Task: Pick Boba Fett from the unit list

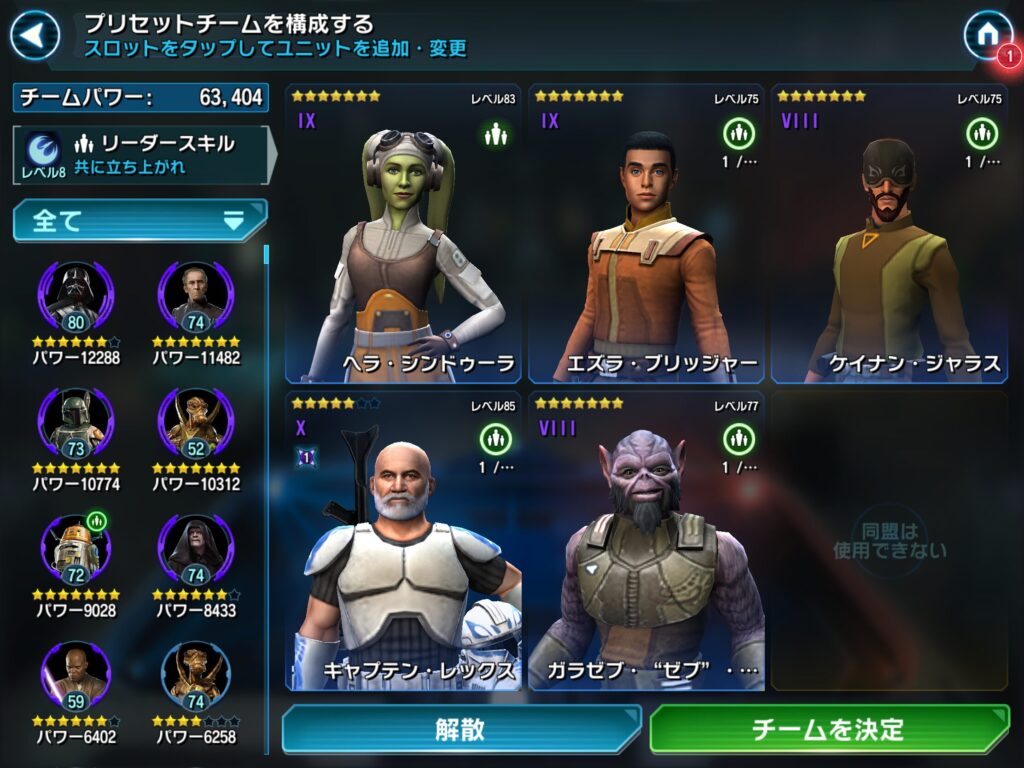Action: (76, 424)
